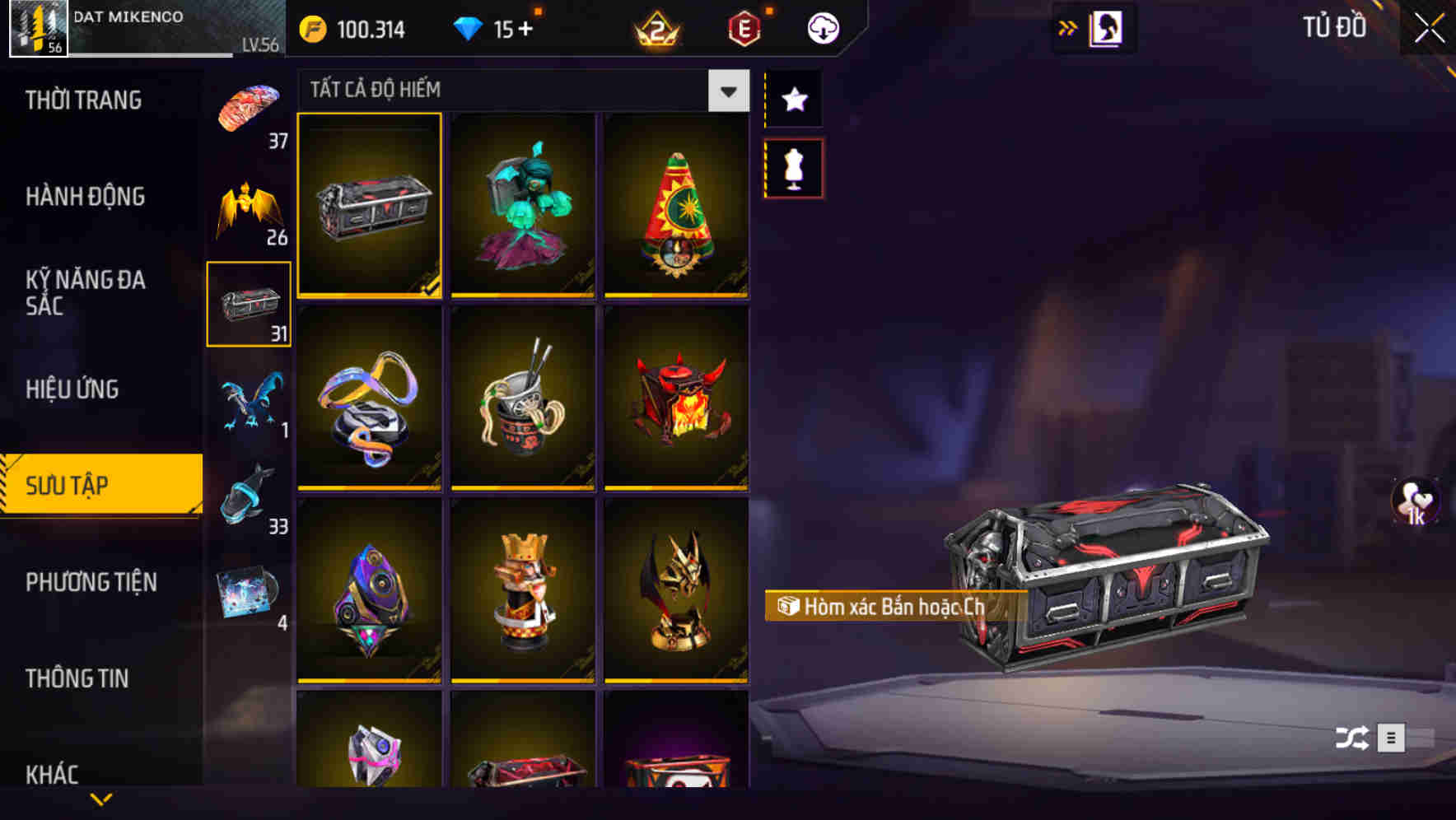Toggle the star favorites filter
Screen dimensions: 1456x820
pos(793,100)
